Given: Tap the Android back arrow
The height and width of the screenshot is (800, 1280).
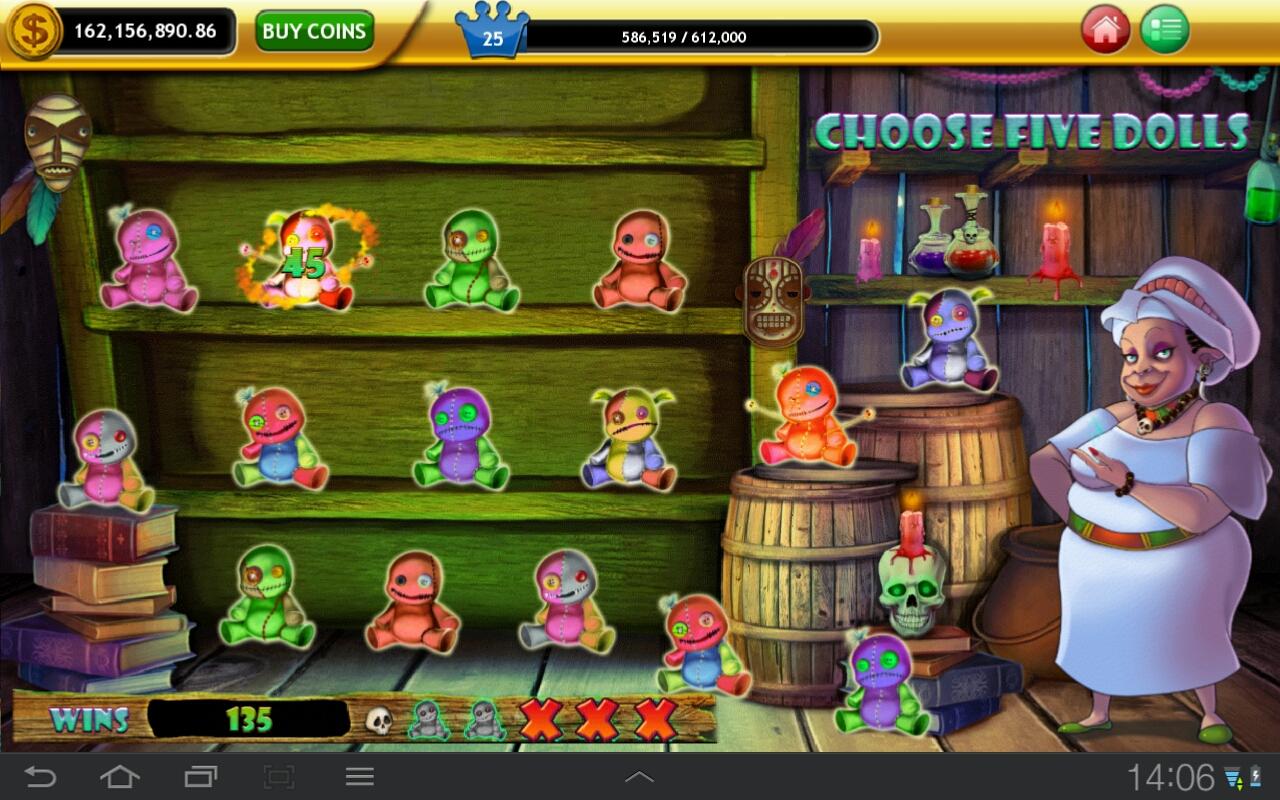Looking at the screenshot, I should tap(40, 776).
